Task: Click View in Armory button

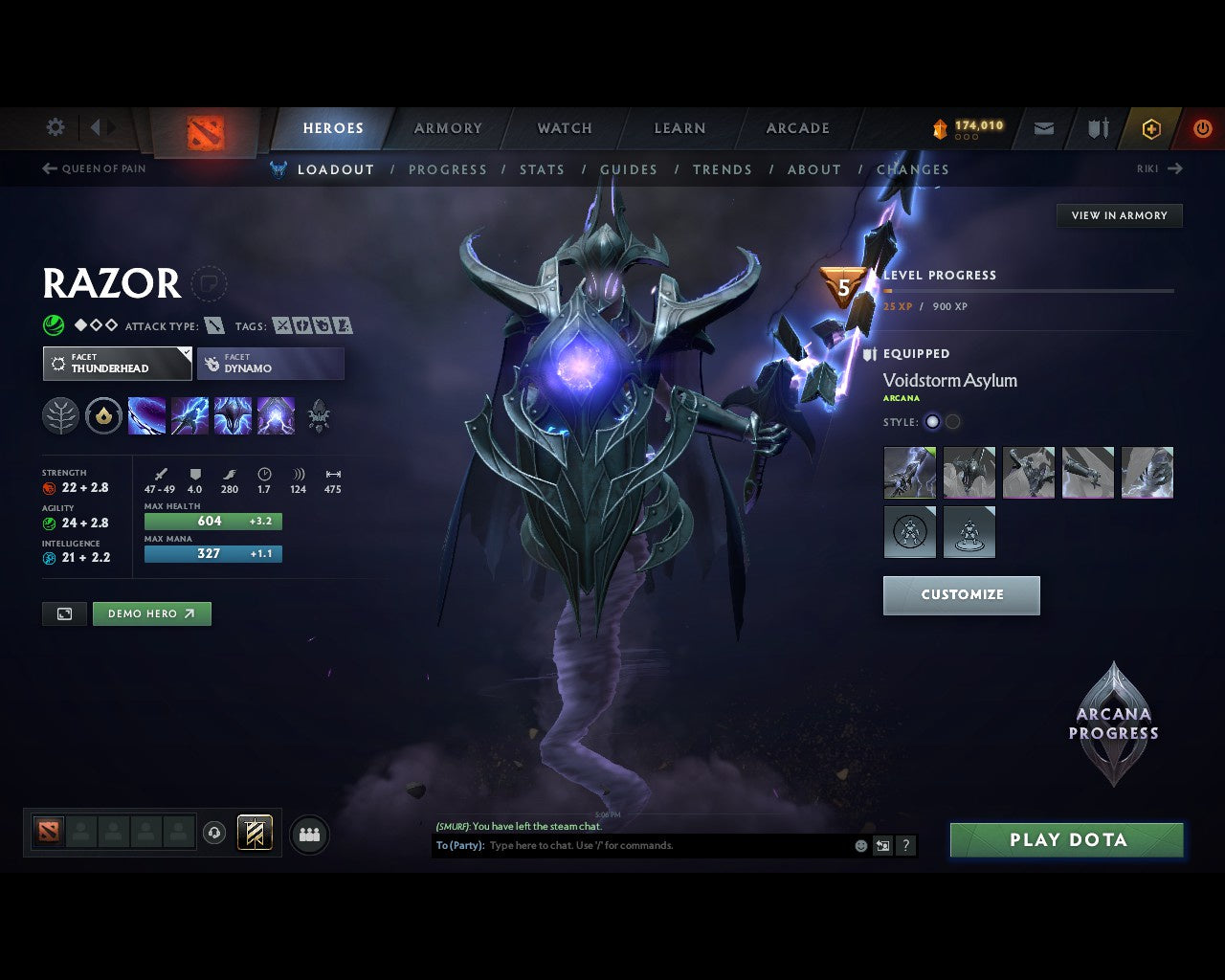Action: (x=1119, y=215)
